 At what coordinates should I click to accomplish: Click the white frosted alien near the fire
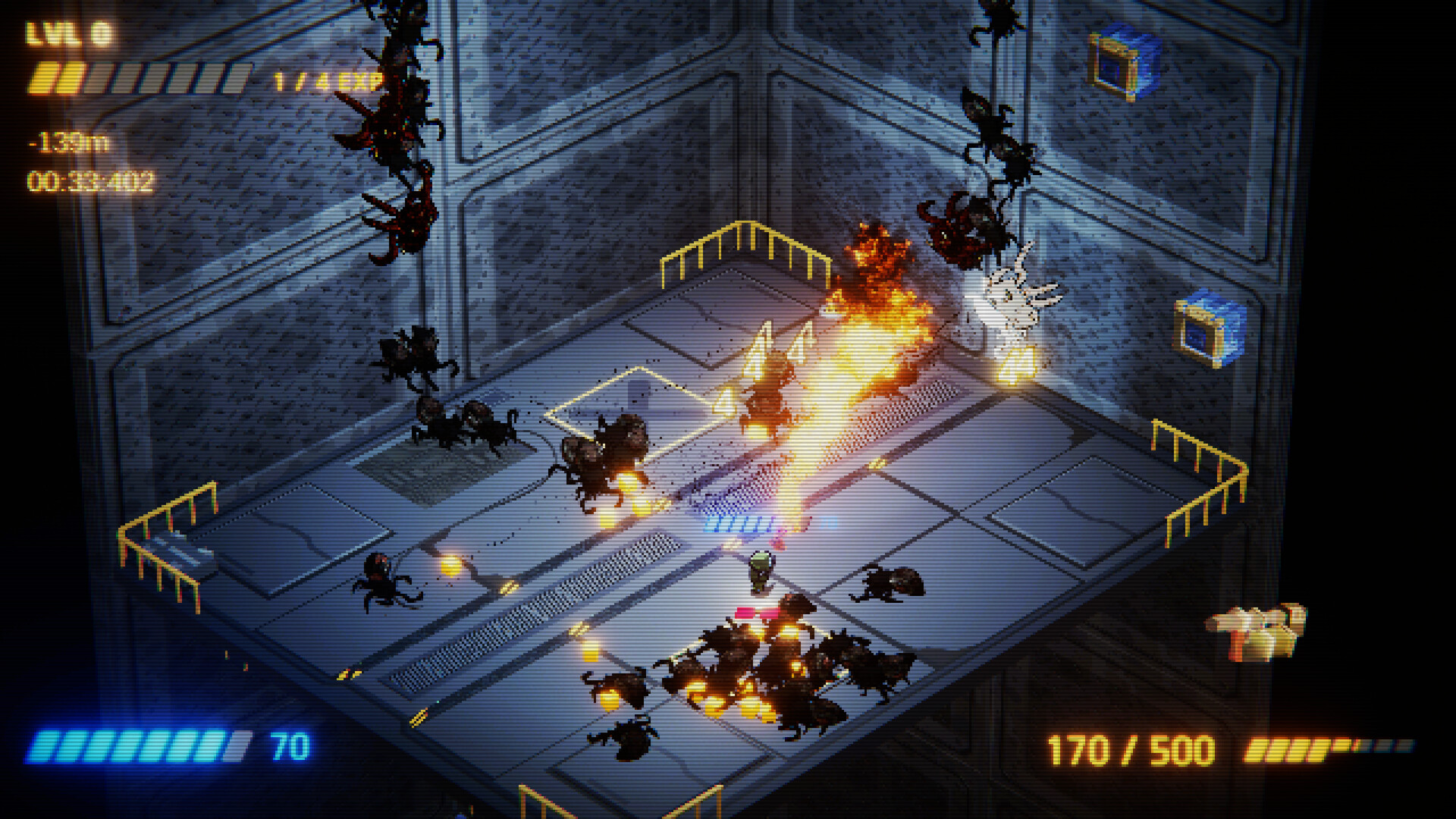point(1016,300)
